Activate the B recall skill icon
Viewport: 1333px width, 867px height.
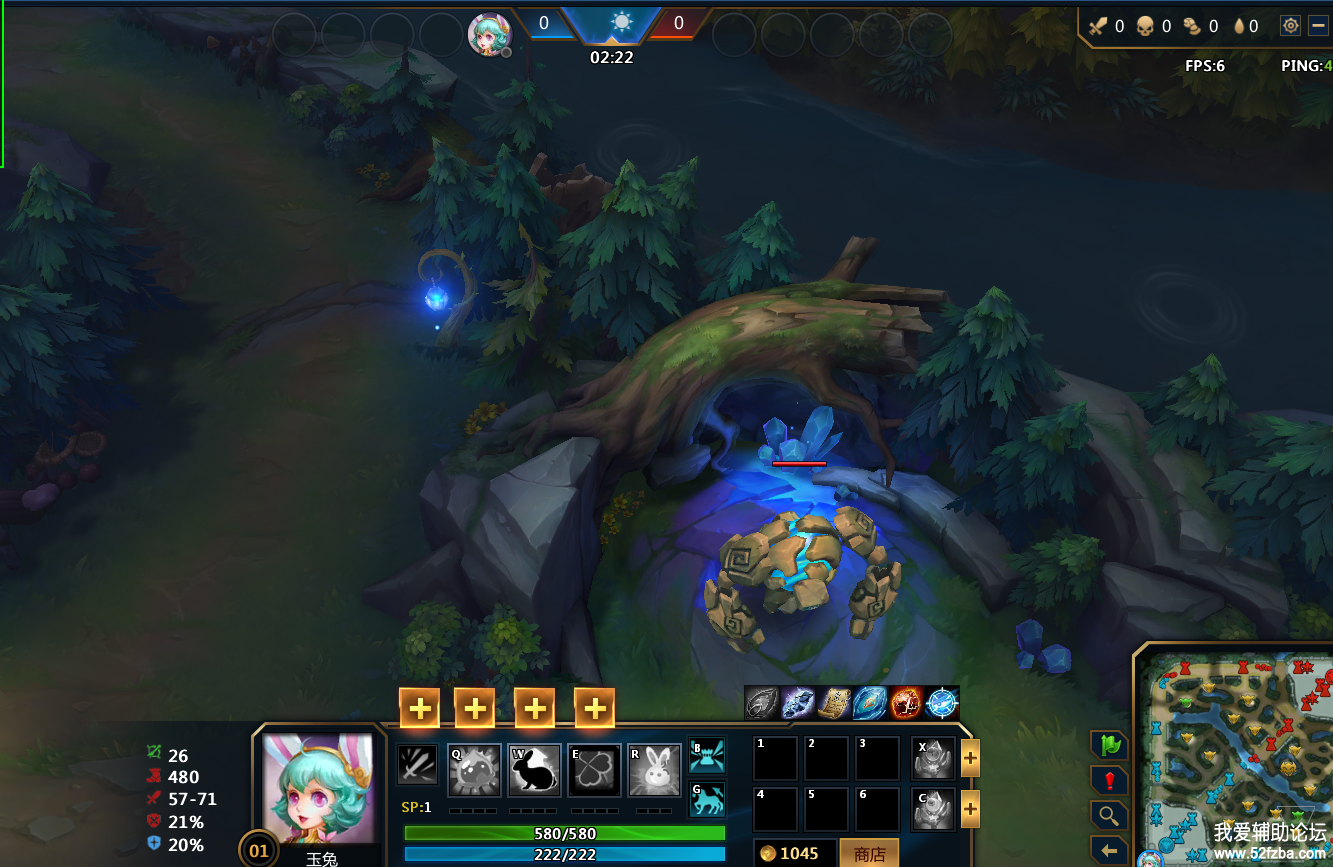coord(707,755)
